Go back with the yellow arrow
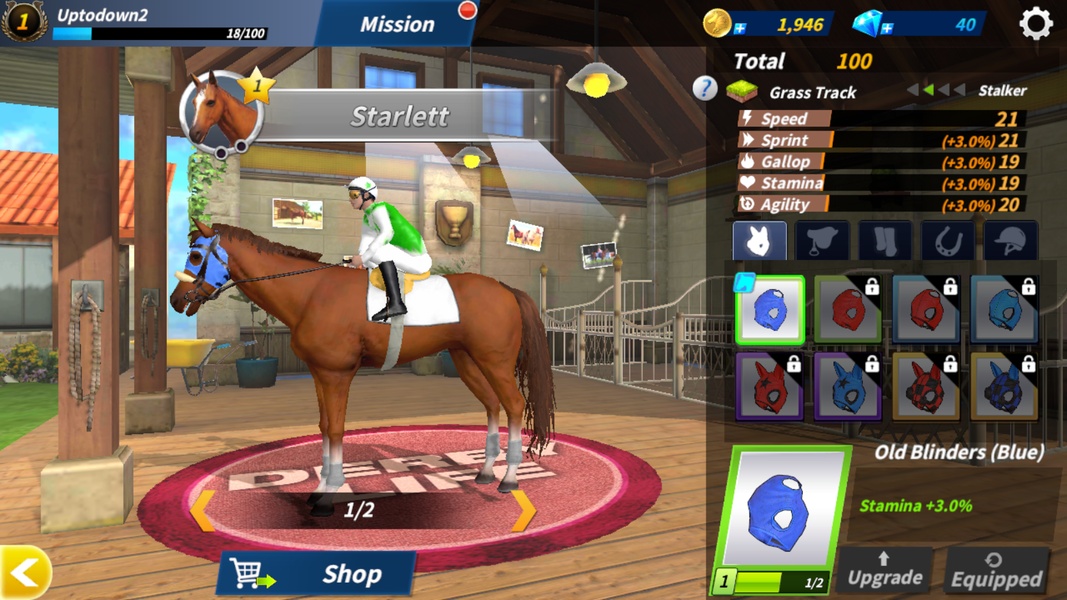The width and height of the screenshot is (1067, 600). 25,573
